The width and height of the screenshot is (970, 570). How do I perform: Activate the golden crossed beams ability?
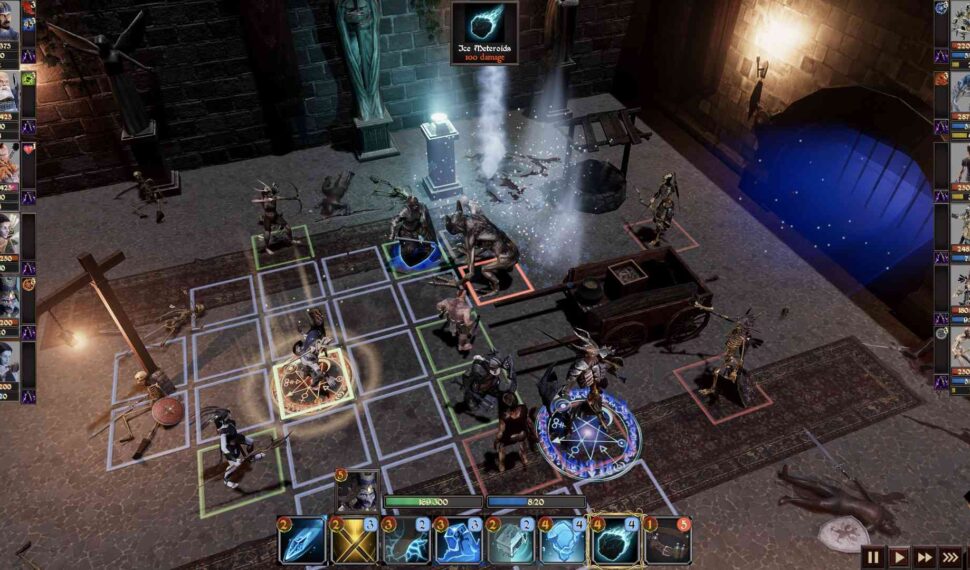pos(355,541)
